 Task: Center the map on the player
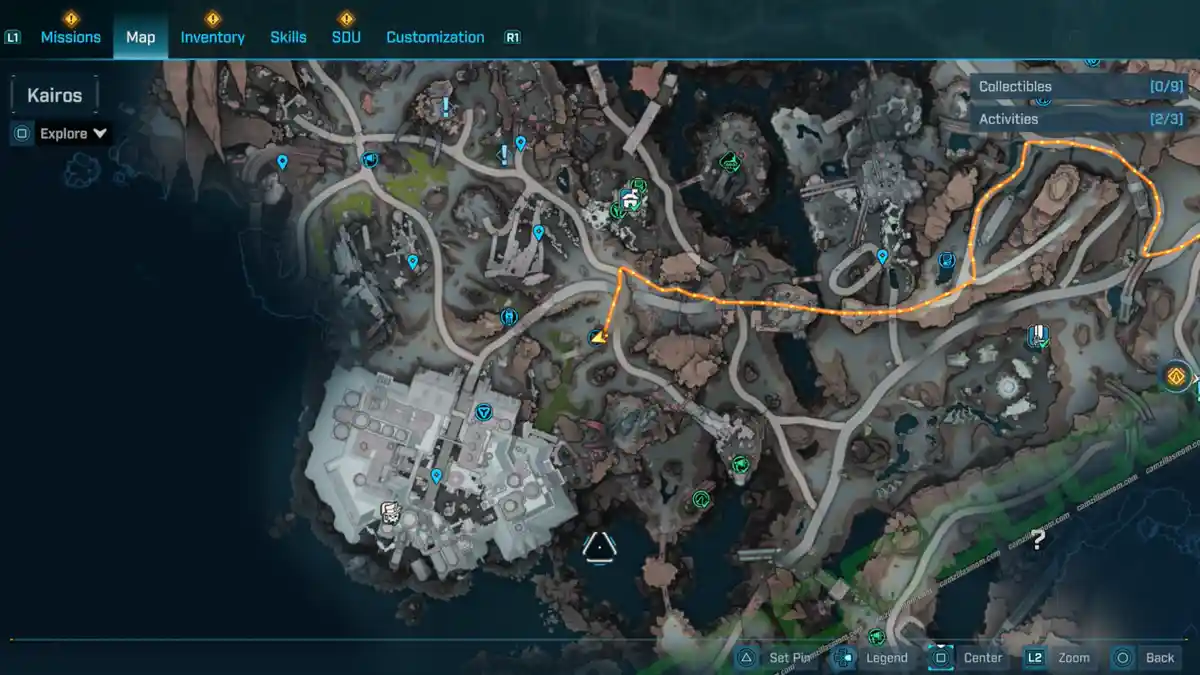970,657
